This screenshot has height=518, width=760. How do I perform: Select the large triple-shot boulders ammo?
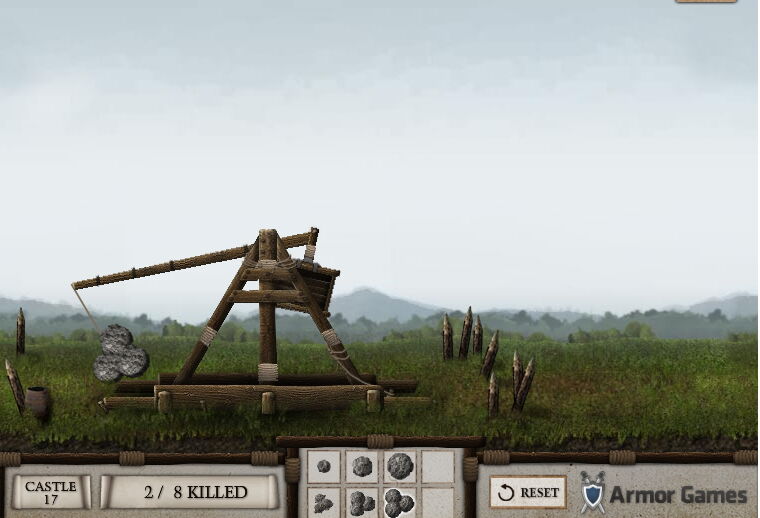point(399,502)
